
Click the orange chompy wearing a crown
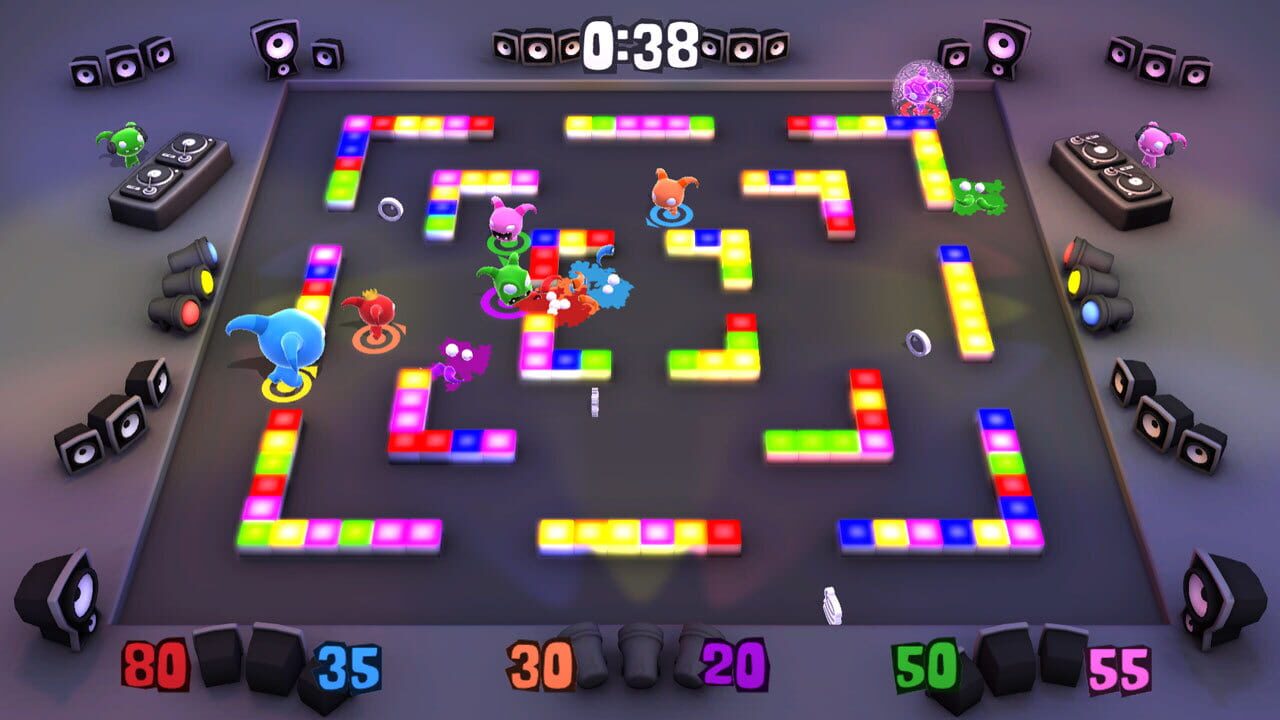[375, 312]
